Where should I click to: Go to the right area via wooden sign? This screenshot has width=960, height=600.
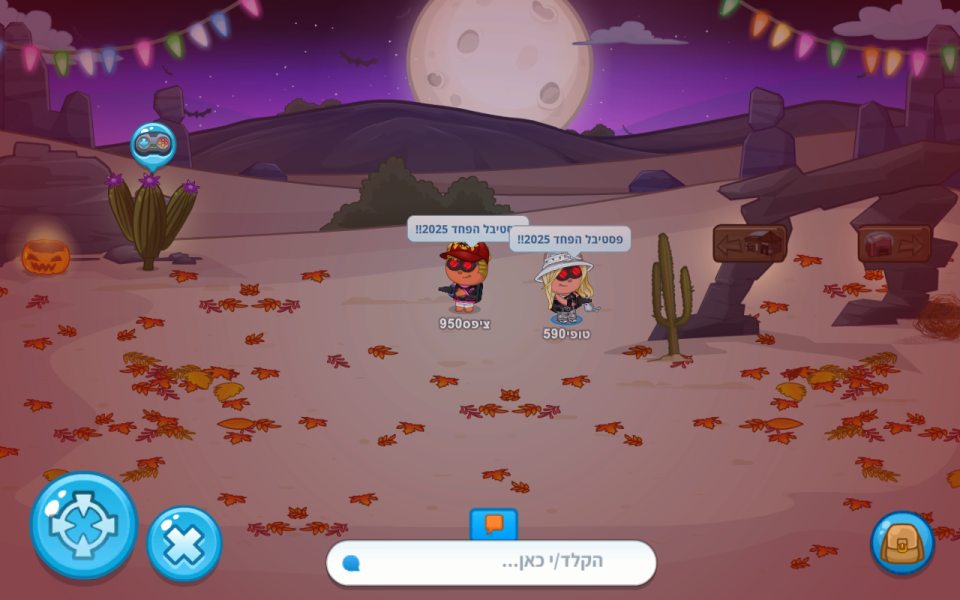[x=894, y=243]
